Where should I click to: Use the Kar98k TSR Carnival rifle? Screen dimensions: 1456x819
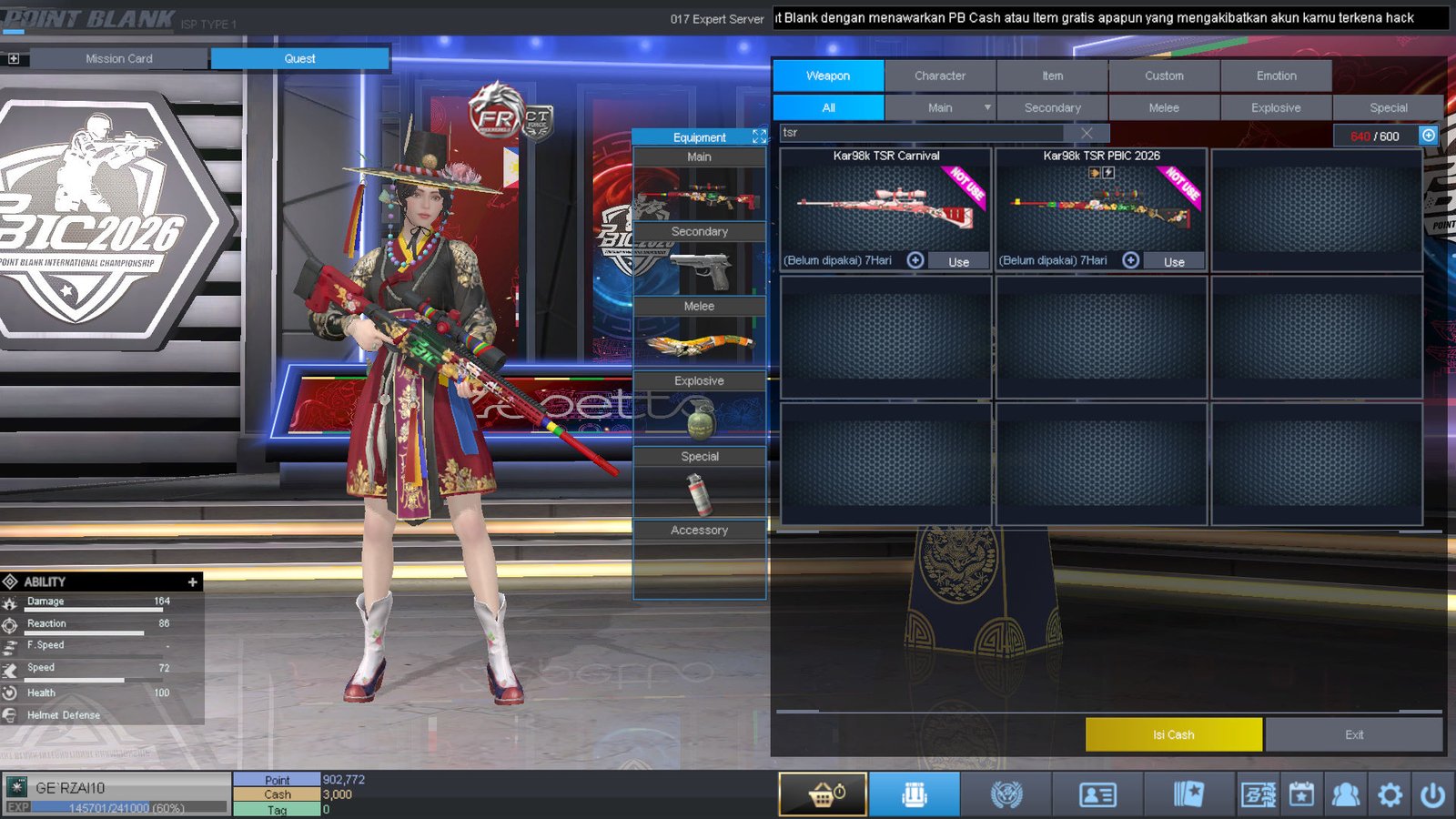point(958,261)
